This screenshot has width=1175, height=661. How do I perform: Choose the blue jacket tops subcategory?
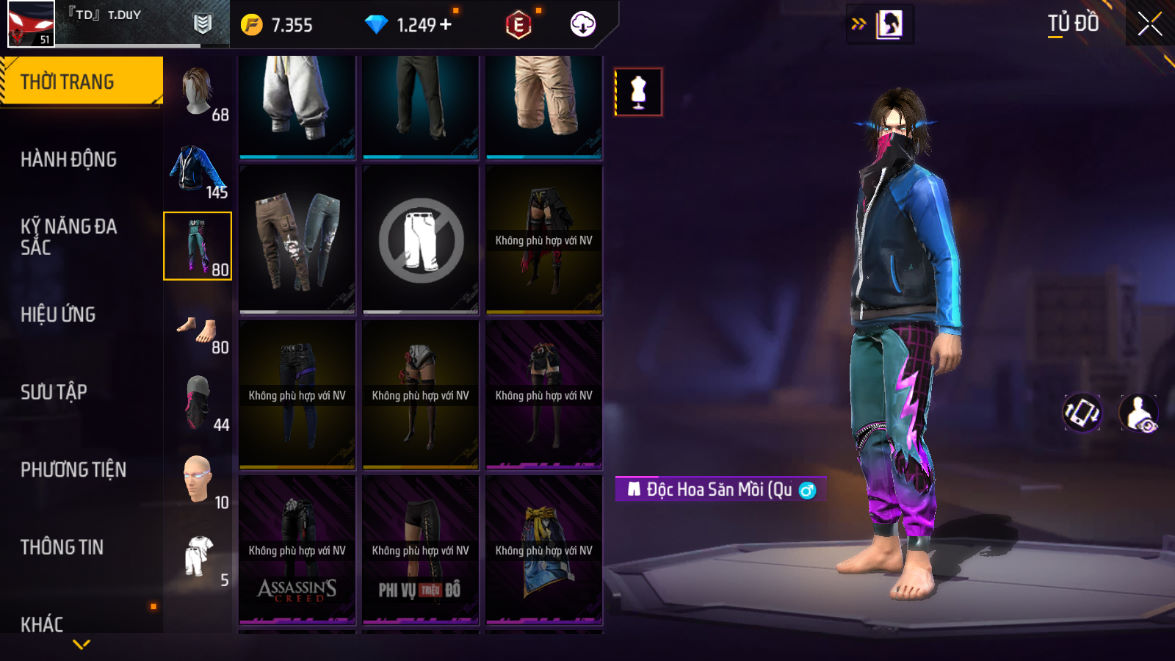pyautogui.click(x=197, y=169)
